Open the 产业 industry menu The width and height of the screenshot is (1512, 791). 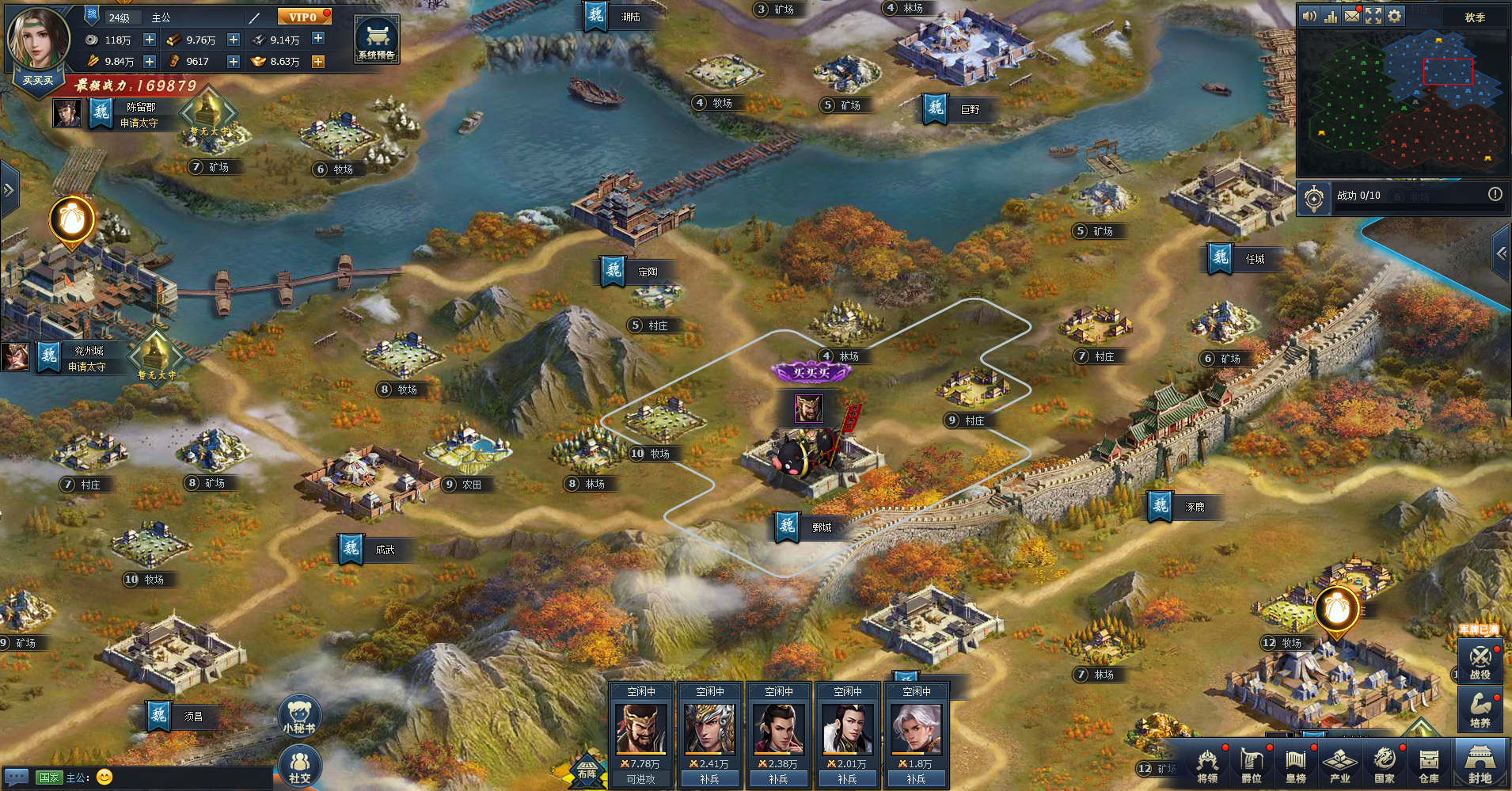coord(1339,766)
